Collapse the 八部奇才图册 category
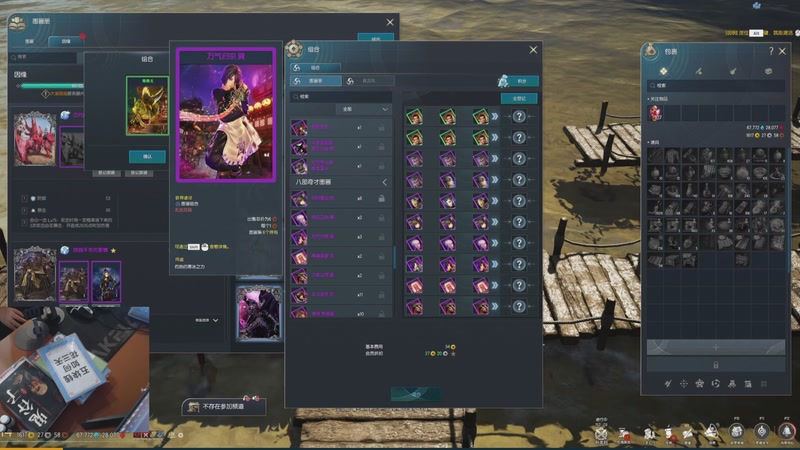800x450 pixels. 385,182
